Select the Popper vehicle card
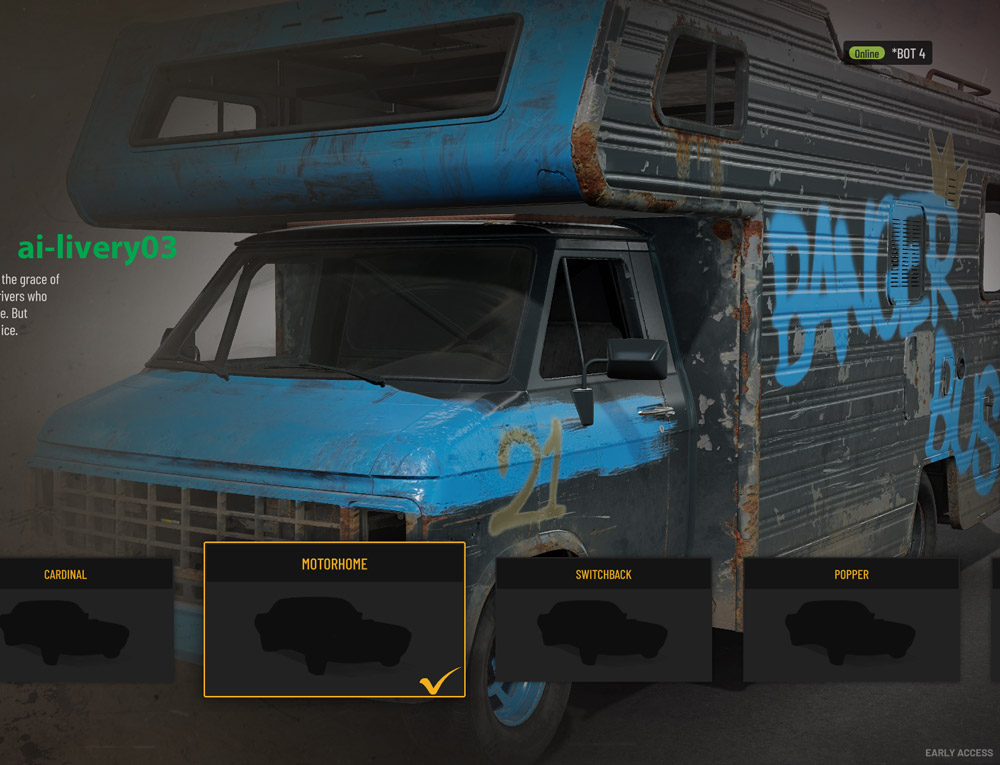The height and width of the screenshot is (765, 1000). tap(851, 620)
